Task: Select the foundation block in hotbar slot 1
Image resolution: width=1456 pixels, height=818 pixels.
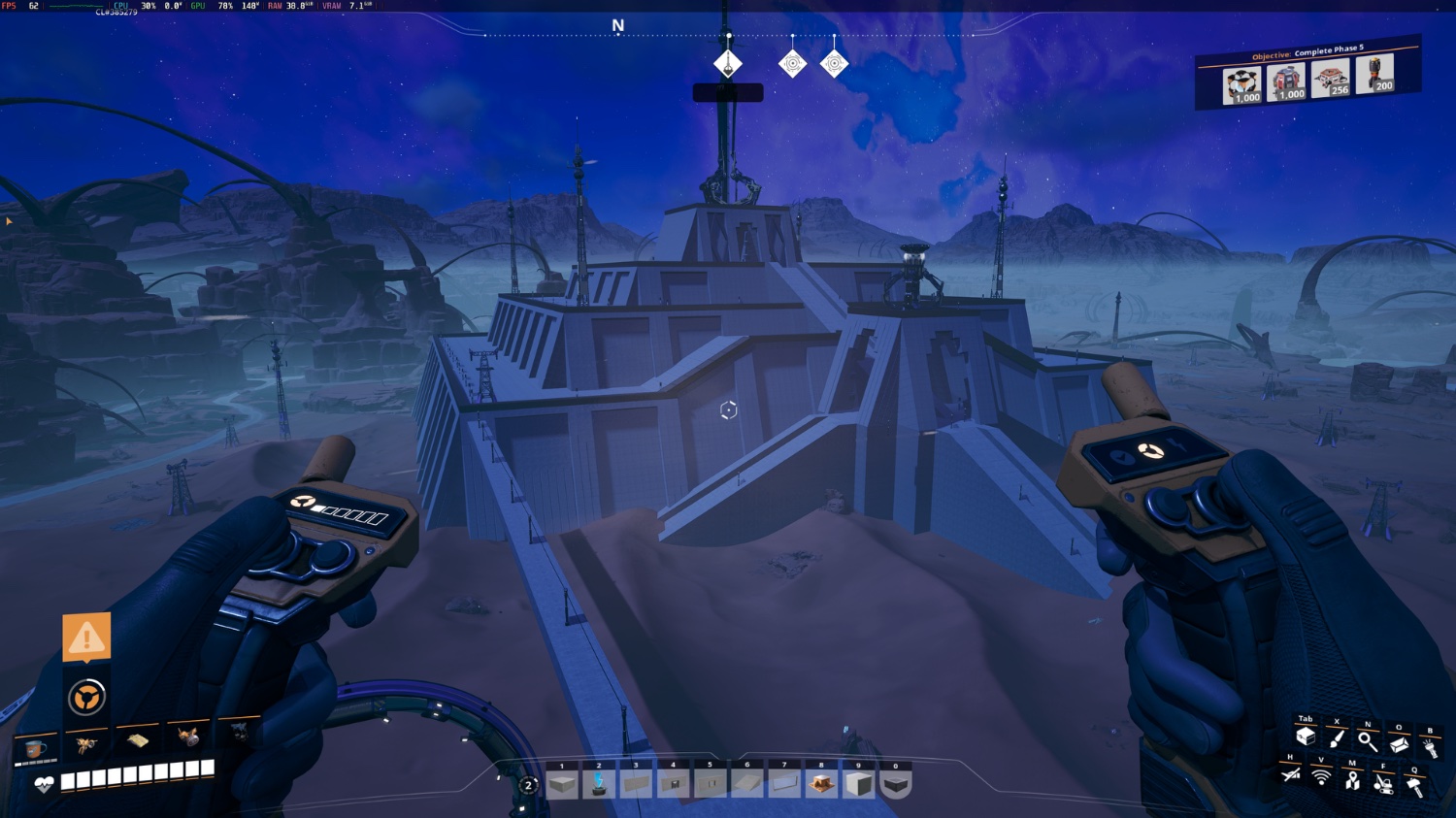Action: (562, 783)
